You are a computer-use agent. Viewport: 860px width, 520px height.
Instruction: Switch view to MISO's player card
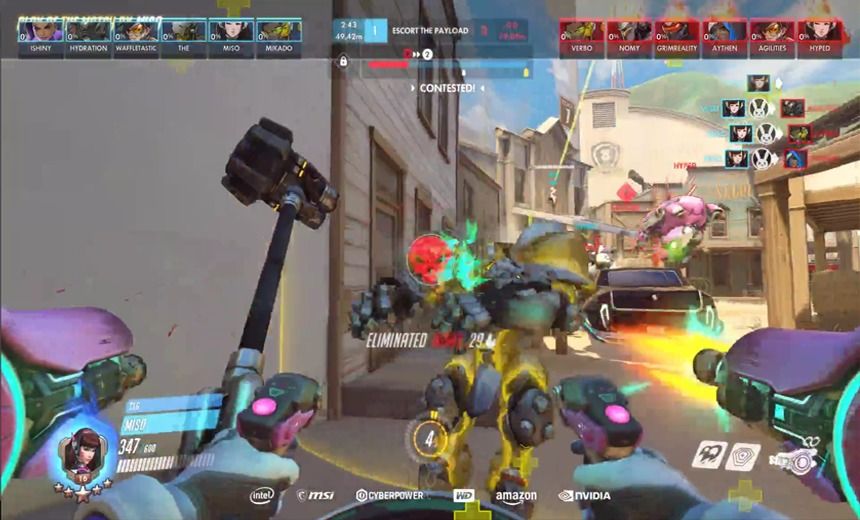click(x=231, y=36)
